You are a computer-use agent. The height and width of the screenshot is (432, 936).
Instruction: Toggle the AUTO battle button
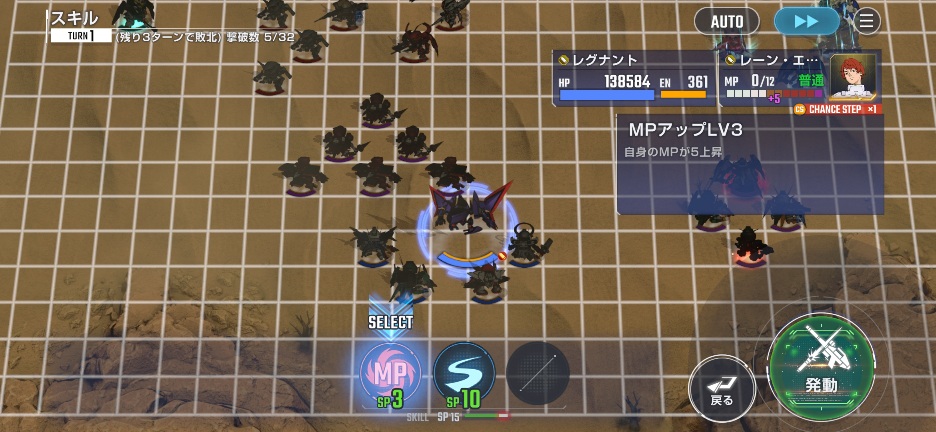pyautogui.click(x=726, y=20)
